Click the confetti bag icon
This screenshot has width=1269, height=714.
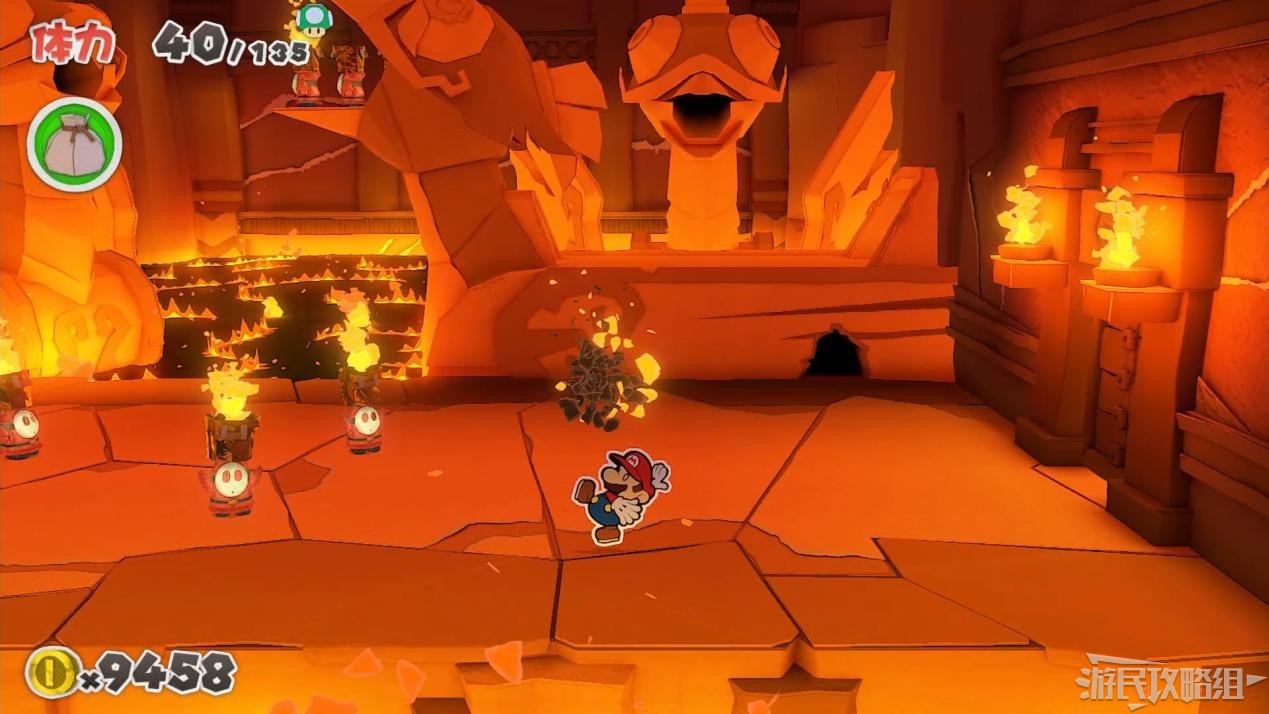(75, 146)
